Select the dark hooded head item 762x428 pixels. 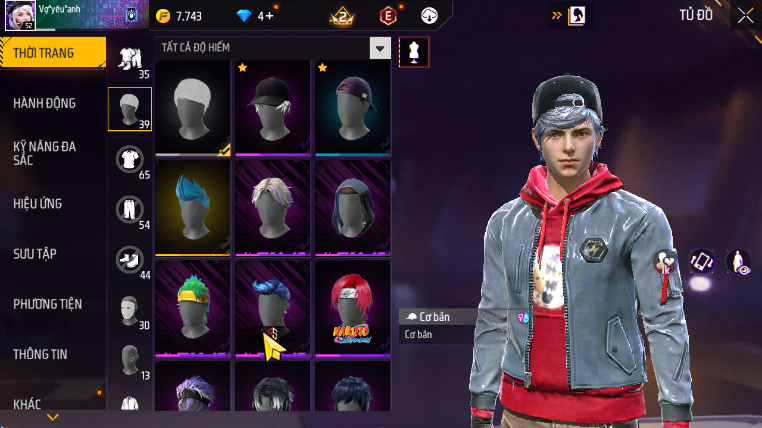[x=353, y=207]
